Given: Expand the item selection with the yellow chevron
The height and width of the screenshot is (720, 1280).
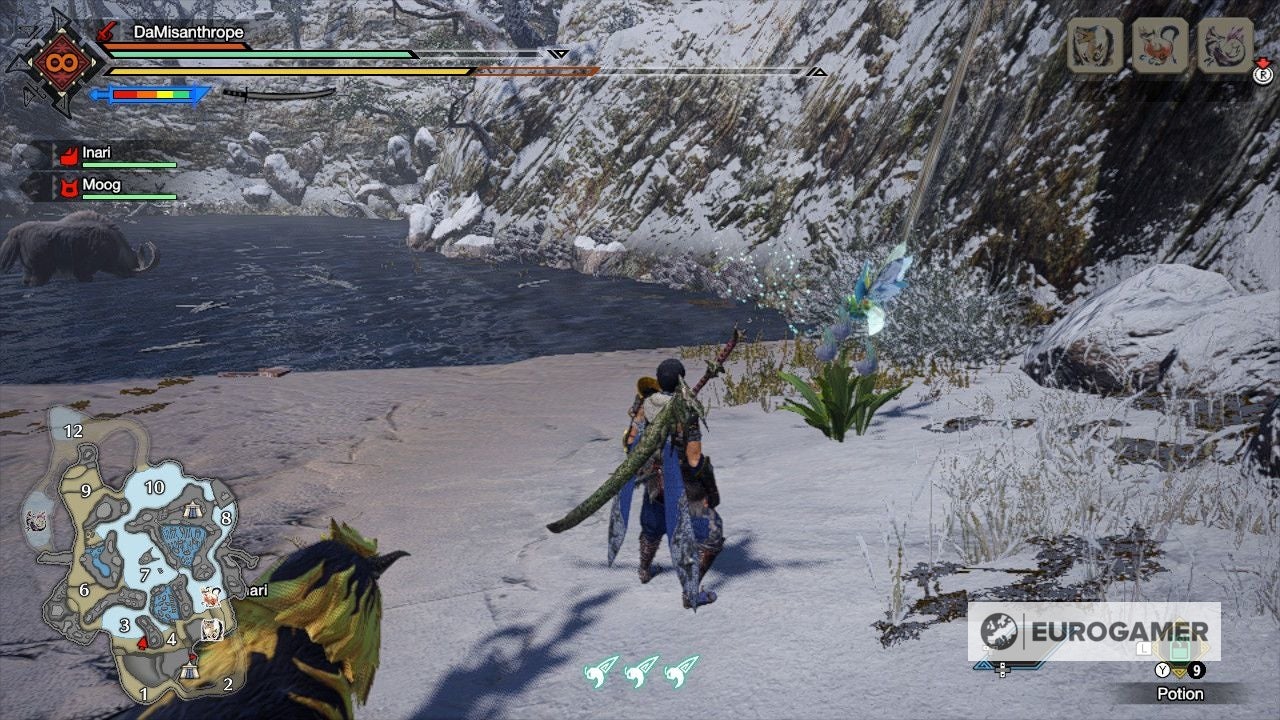Looking at the screenshot, I should tap(1180, 674).
